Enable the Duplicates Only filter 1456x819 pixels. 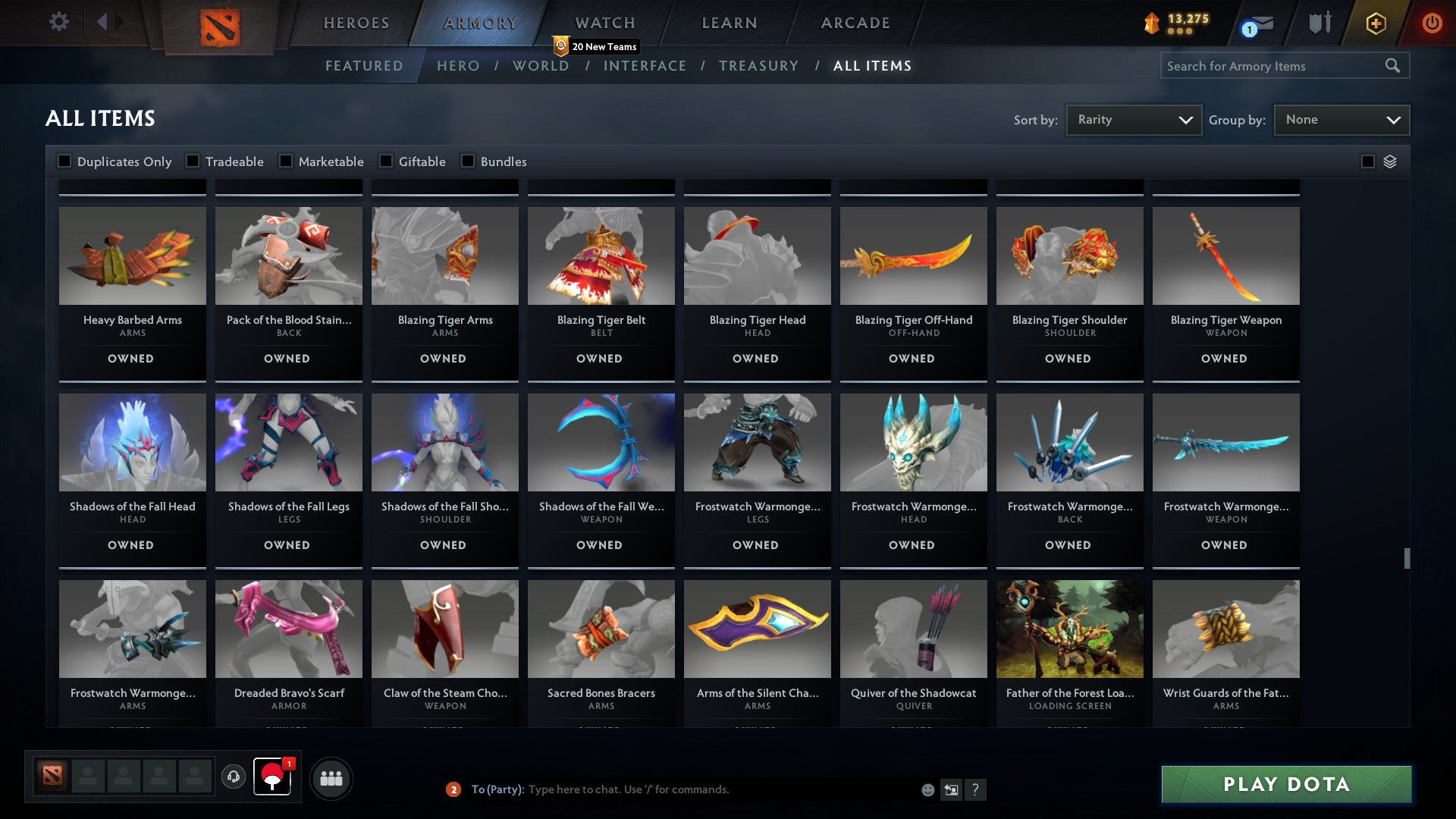[64, 161]
